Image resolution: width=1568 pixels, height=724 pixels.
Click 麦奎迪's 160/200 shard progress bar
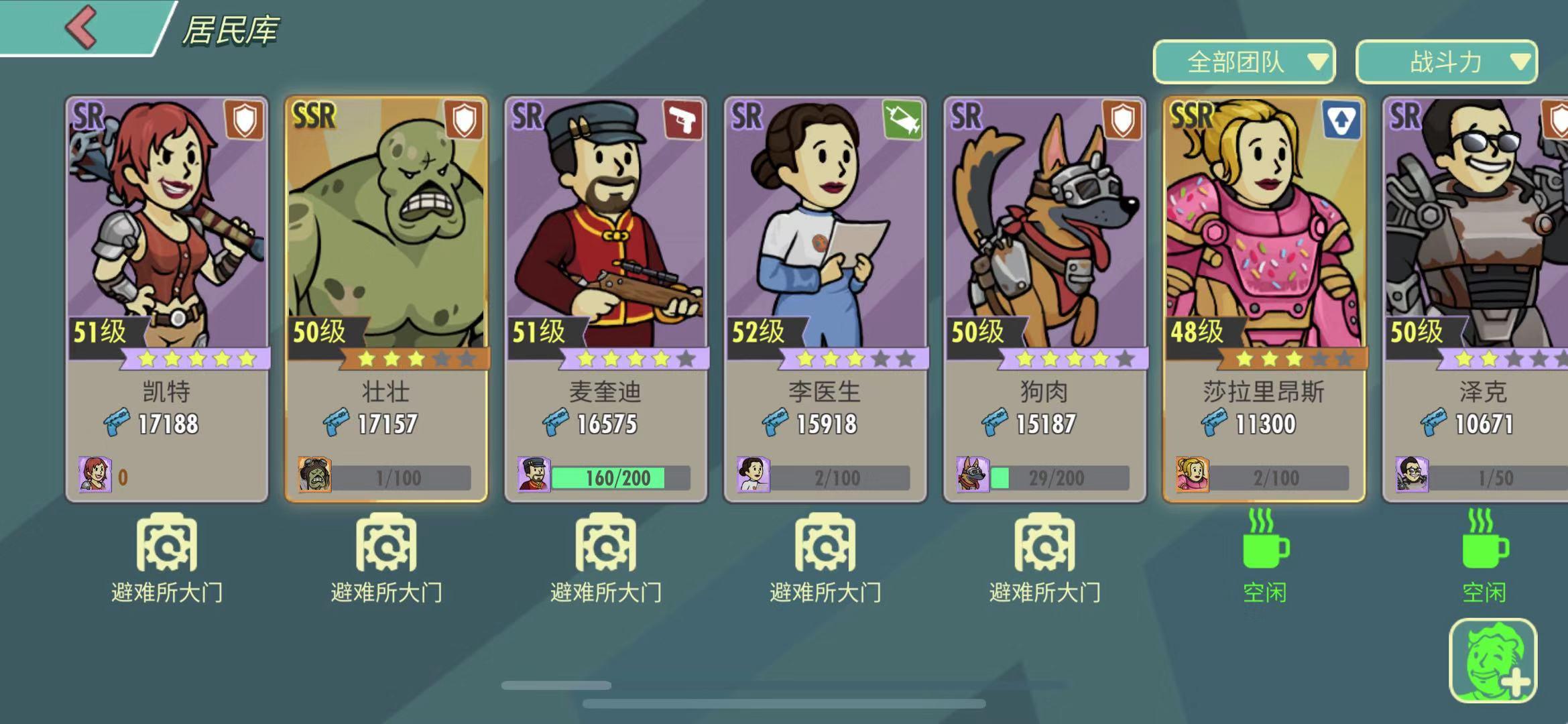pyautogui.click(x=618, y=478)
